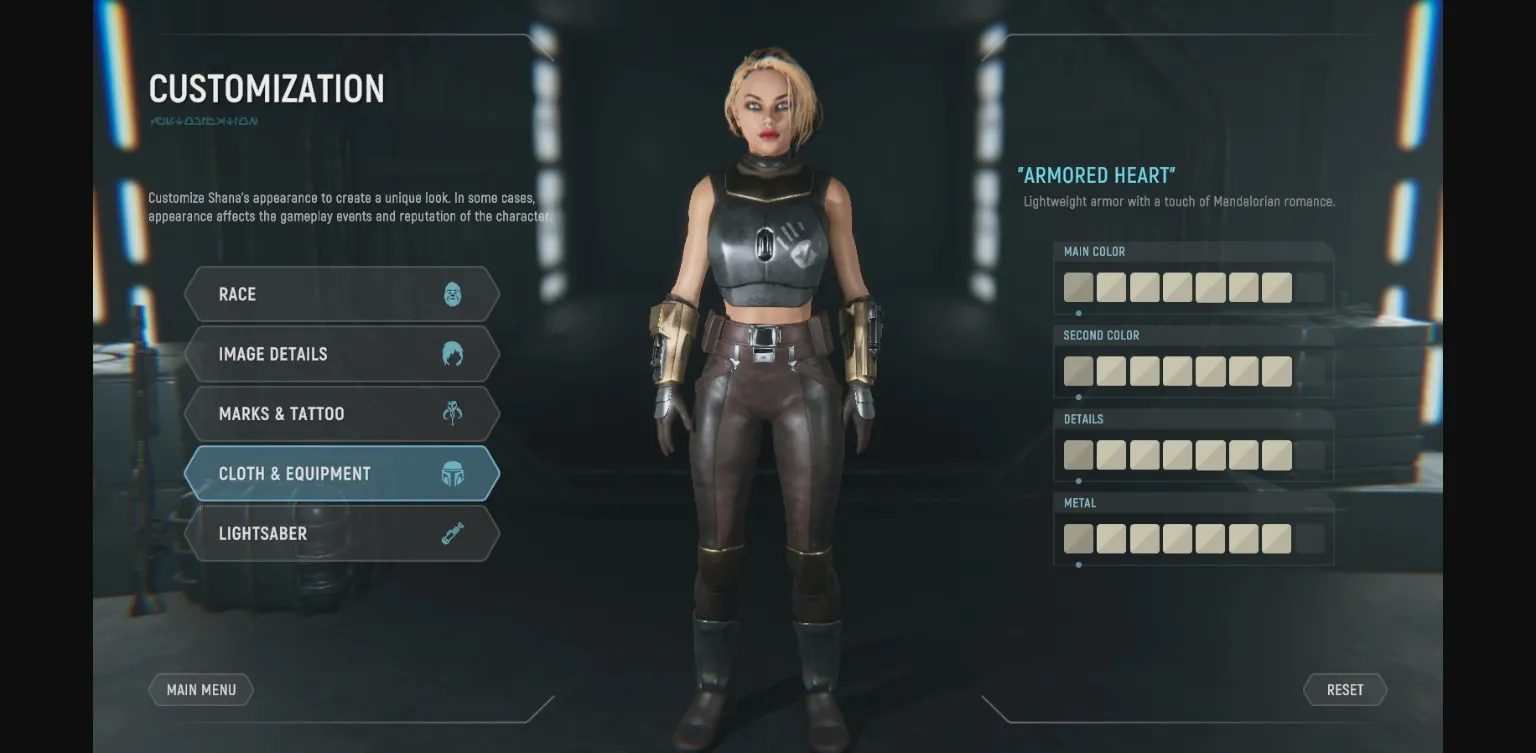1536x753 pixels.
Task: Click the pagination dot below Main Color
Action: (1078, 312)
